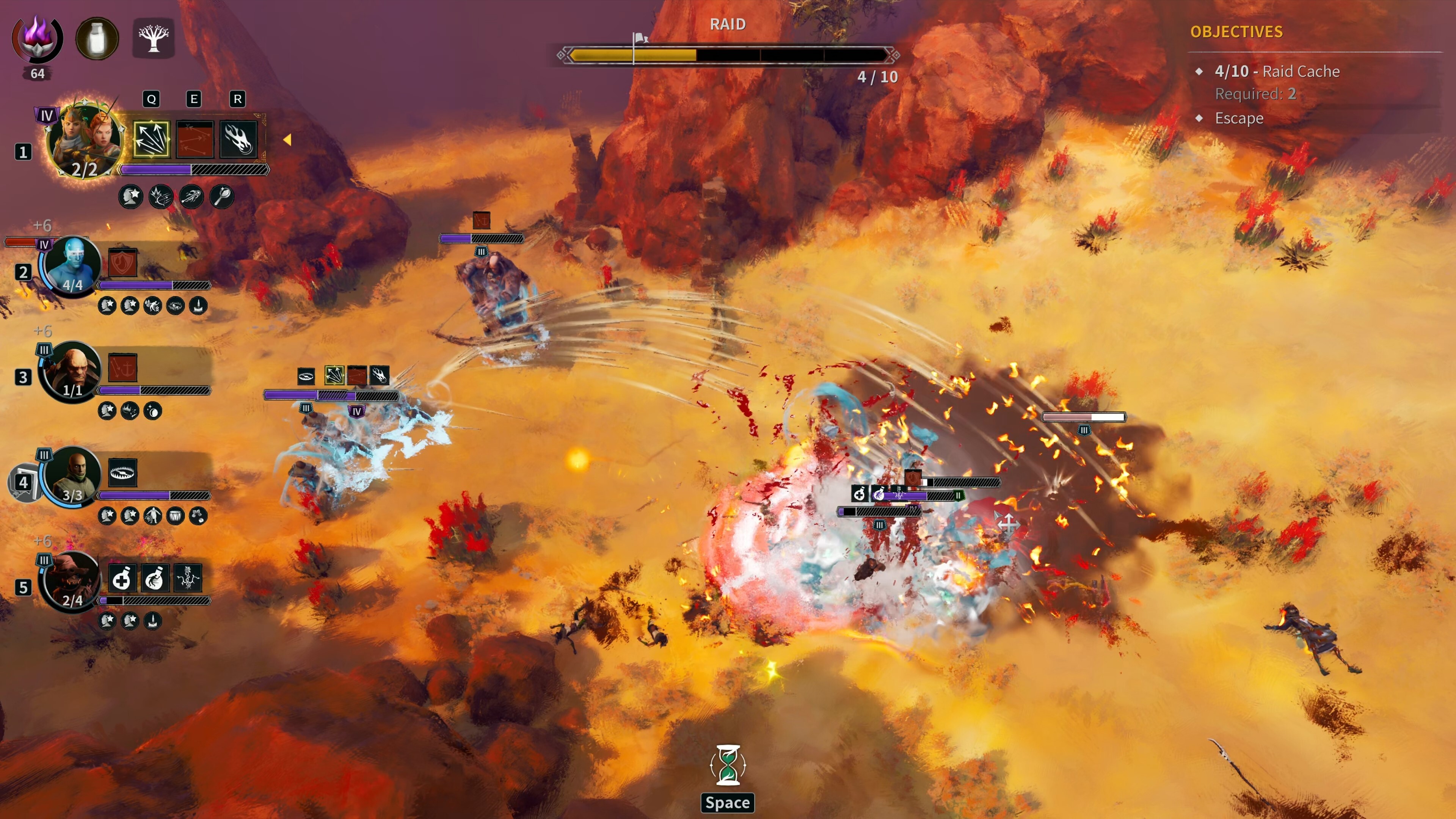
Task: Use the healing potion flask ability
Action: (122, 577)
